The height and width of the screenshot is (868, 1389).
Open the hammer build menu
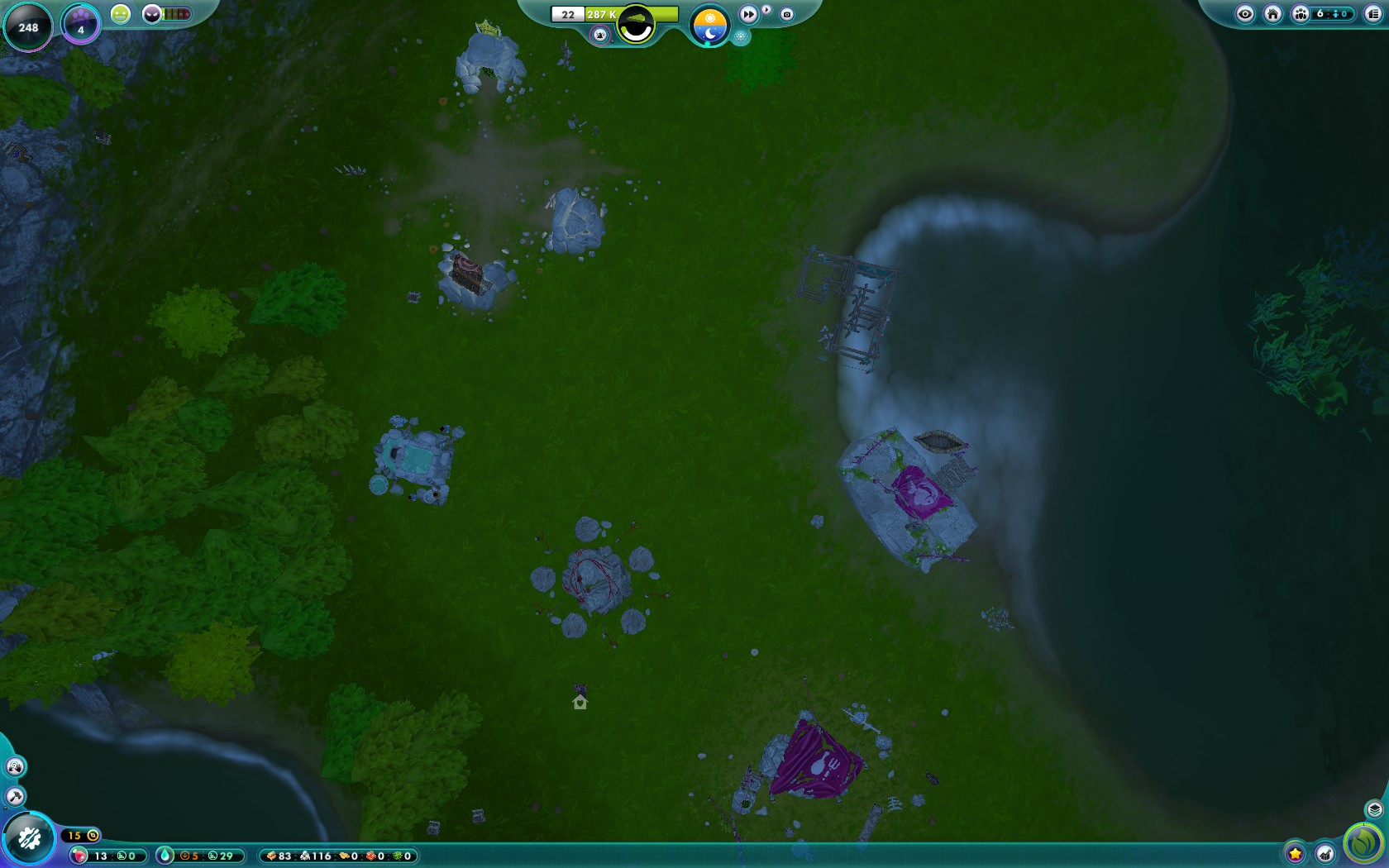(x=15, y=797)
